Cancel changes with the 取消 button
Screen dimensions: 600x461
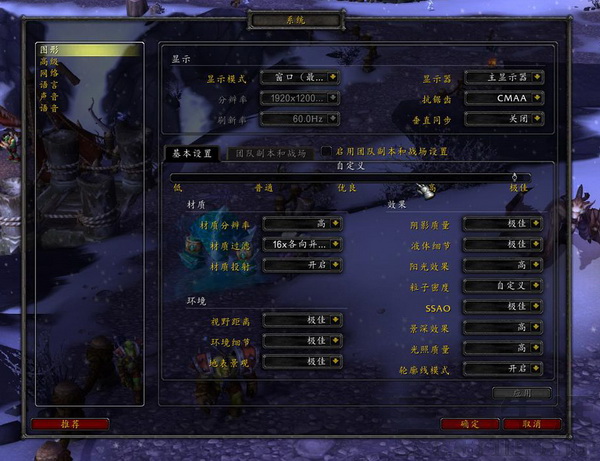[x=539, y=424]
